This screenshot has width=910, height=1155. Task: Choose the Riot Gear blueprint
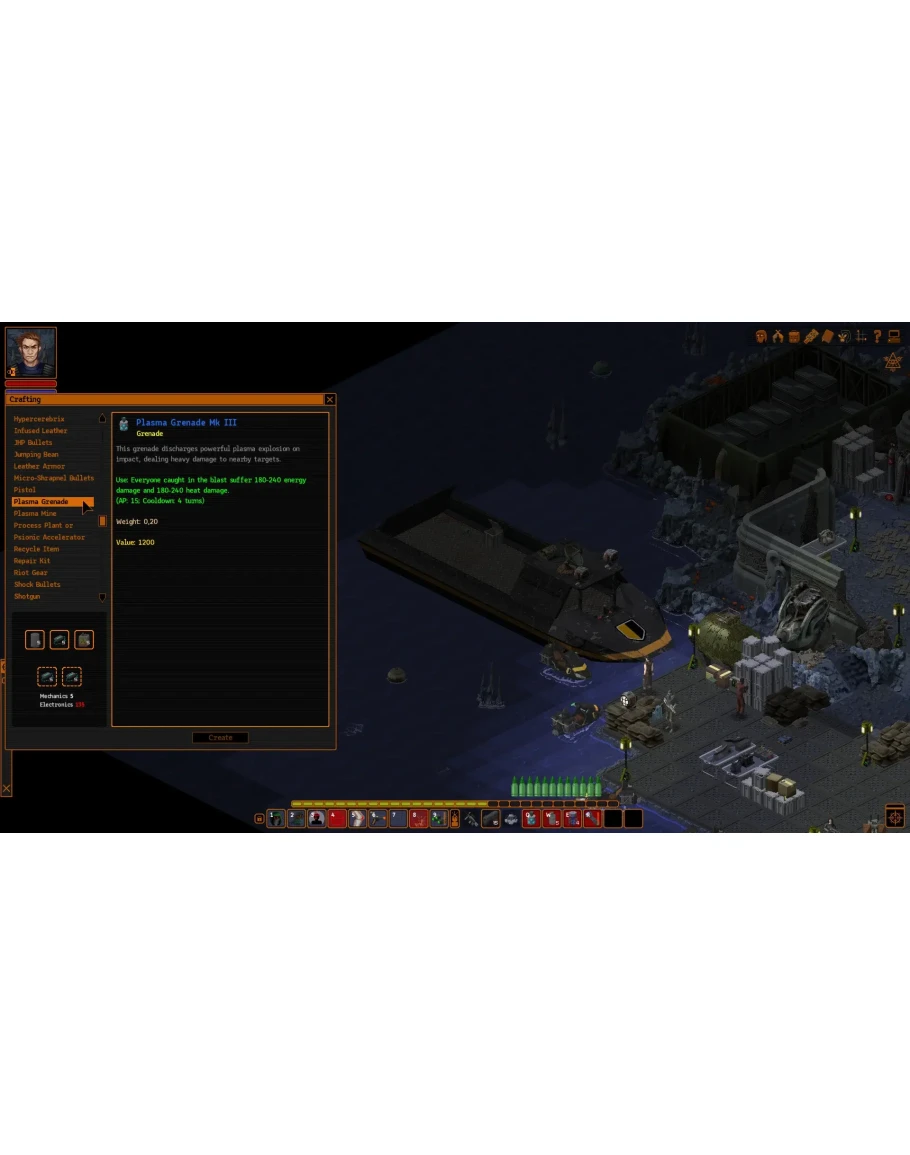point(31,573)
